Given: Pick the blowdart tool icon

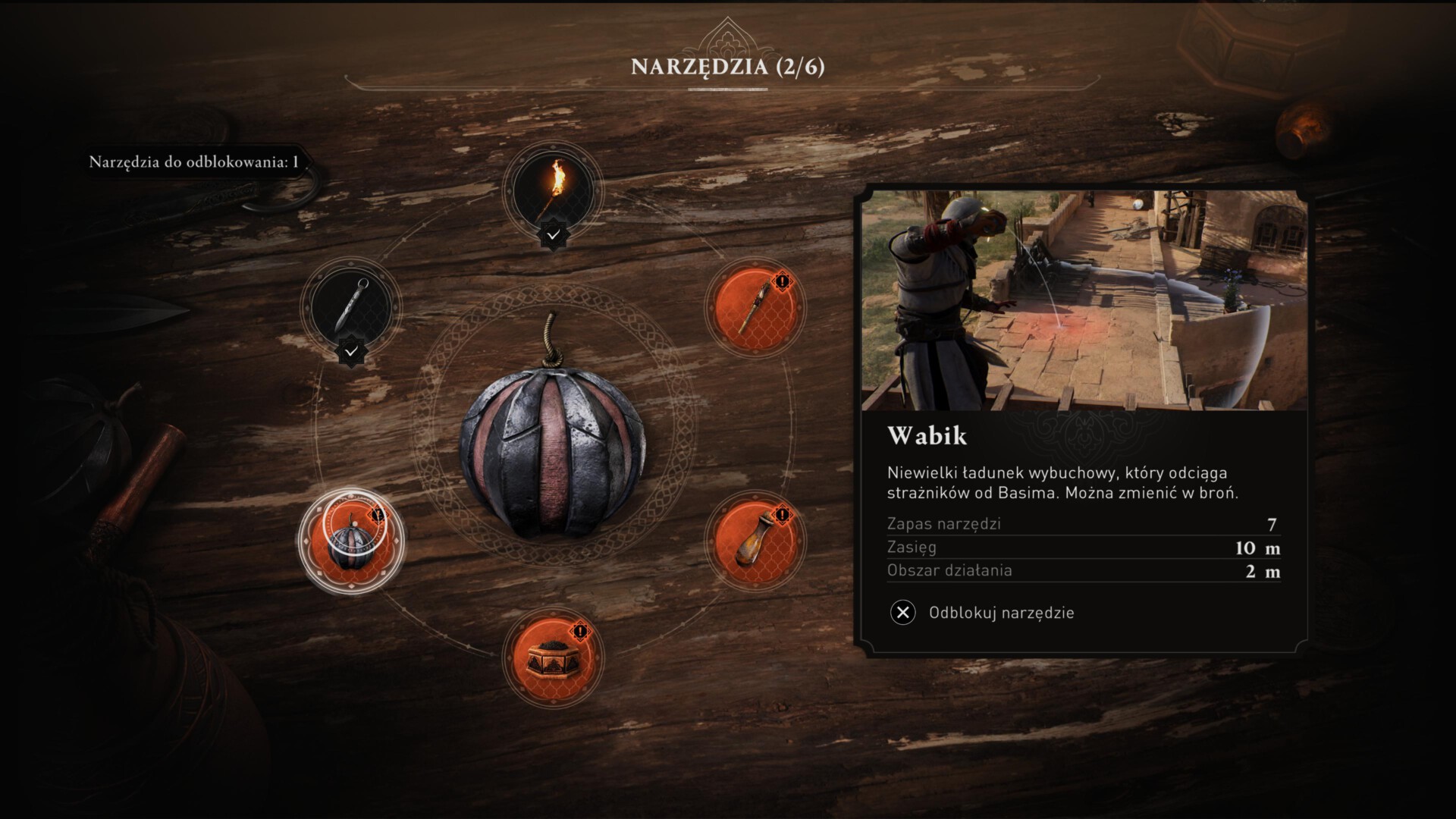Looking at the screenshot, I should click(755, 307).
